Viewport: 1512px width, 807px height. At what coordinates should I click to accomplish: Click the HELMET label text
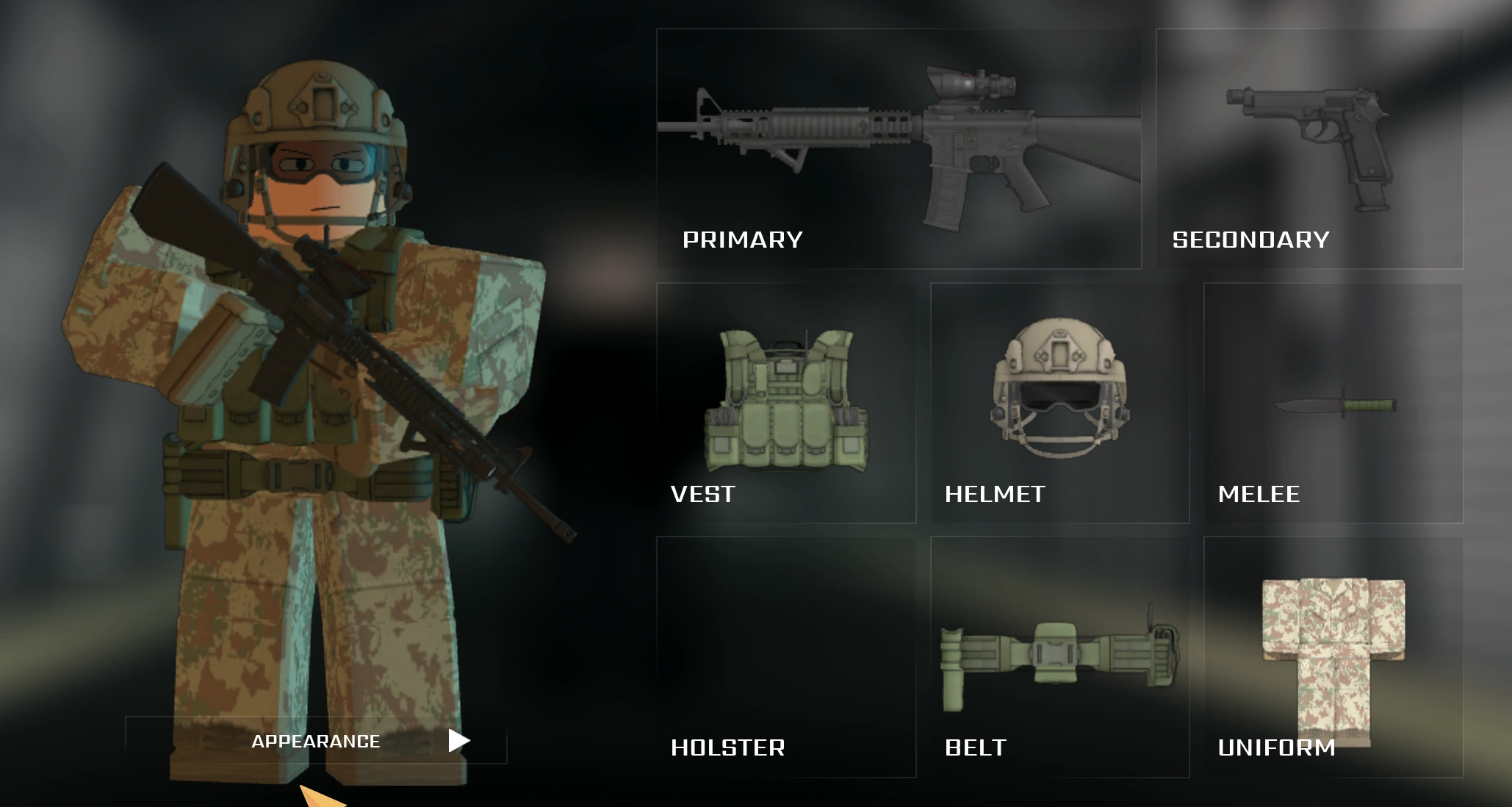point(996,495)
